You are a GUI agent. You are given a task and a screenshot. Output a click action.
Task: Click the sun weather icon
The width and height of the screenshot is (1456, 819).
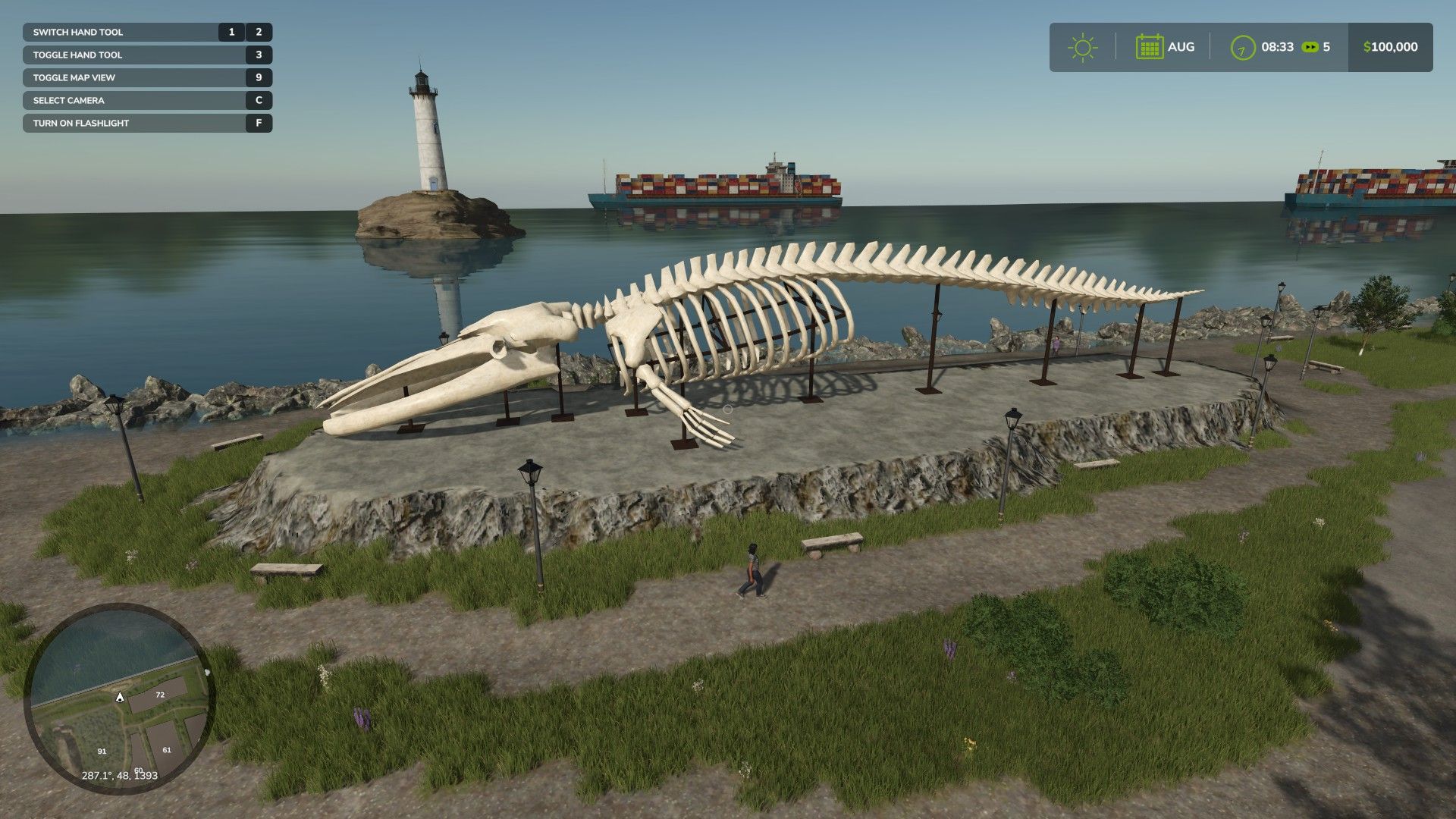[x=1082, y=47]
